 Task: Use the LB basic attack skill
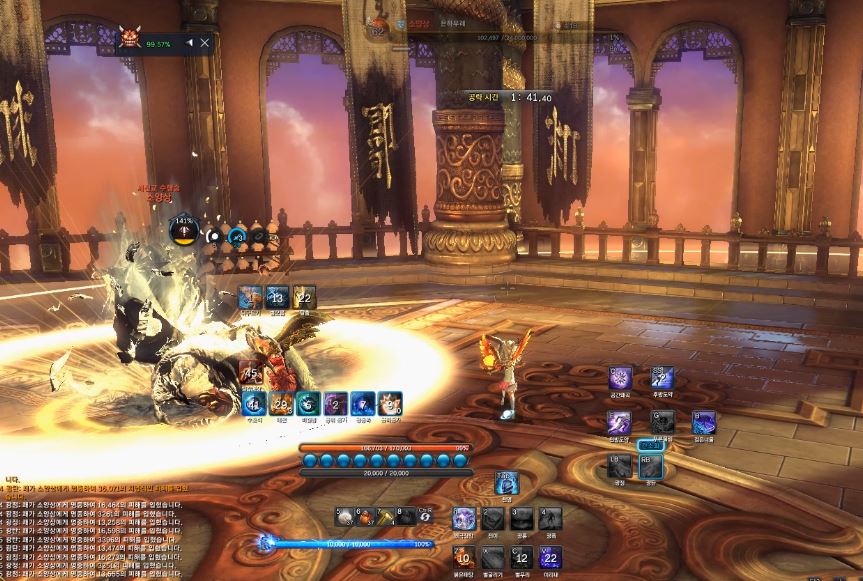point(621,467)
